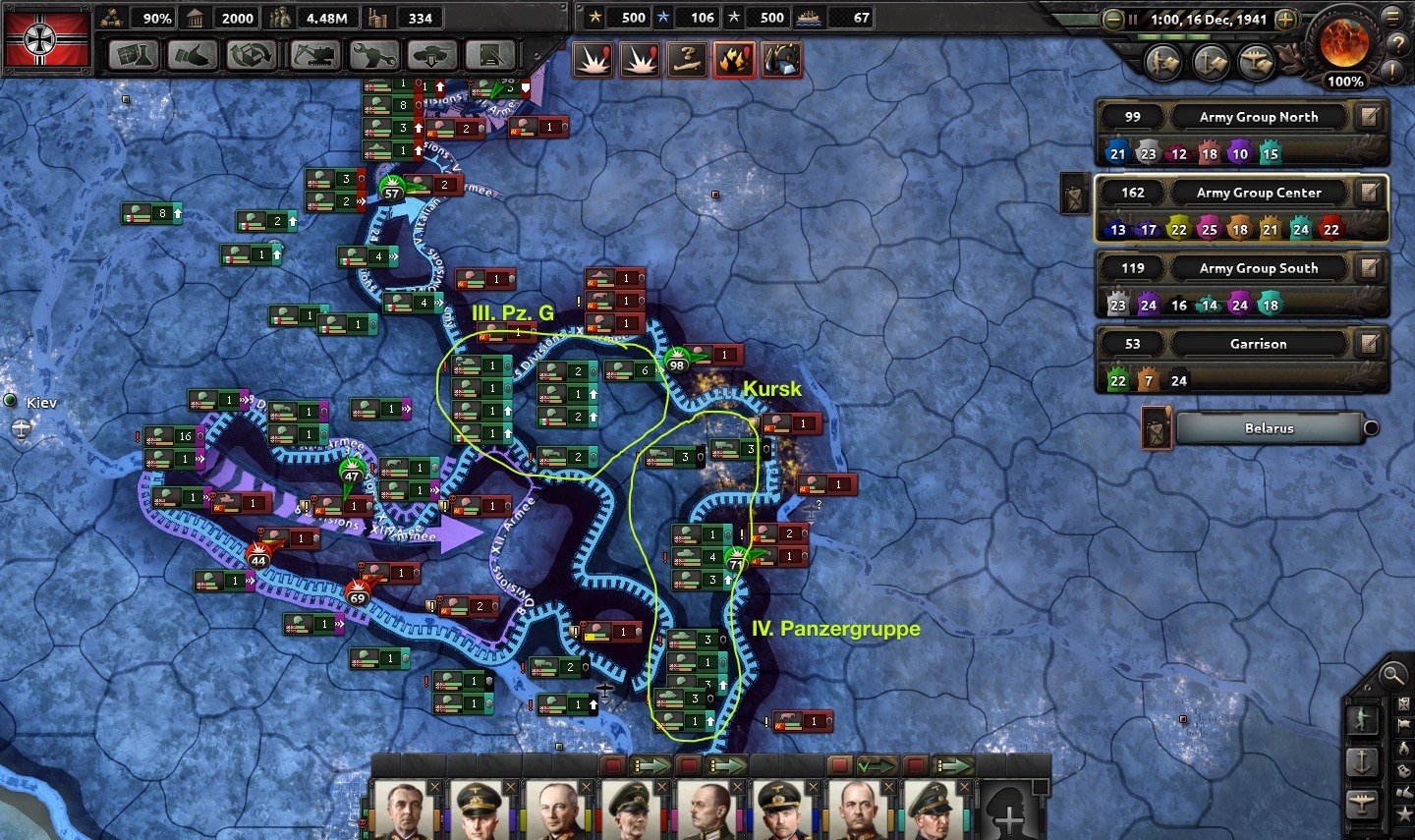This screenshot has width=1415, height=840.
Task: Select the Belarus army entry
Action: 1269,428
